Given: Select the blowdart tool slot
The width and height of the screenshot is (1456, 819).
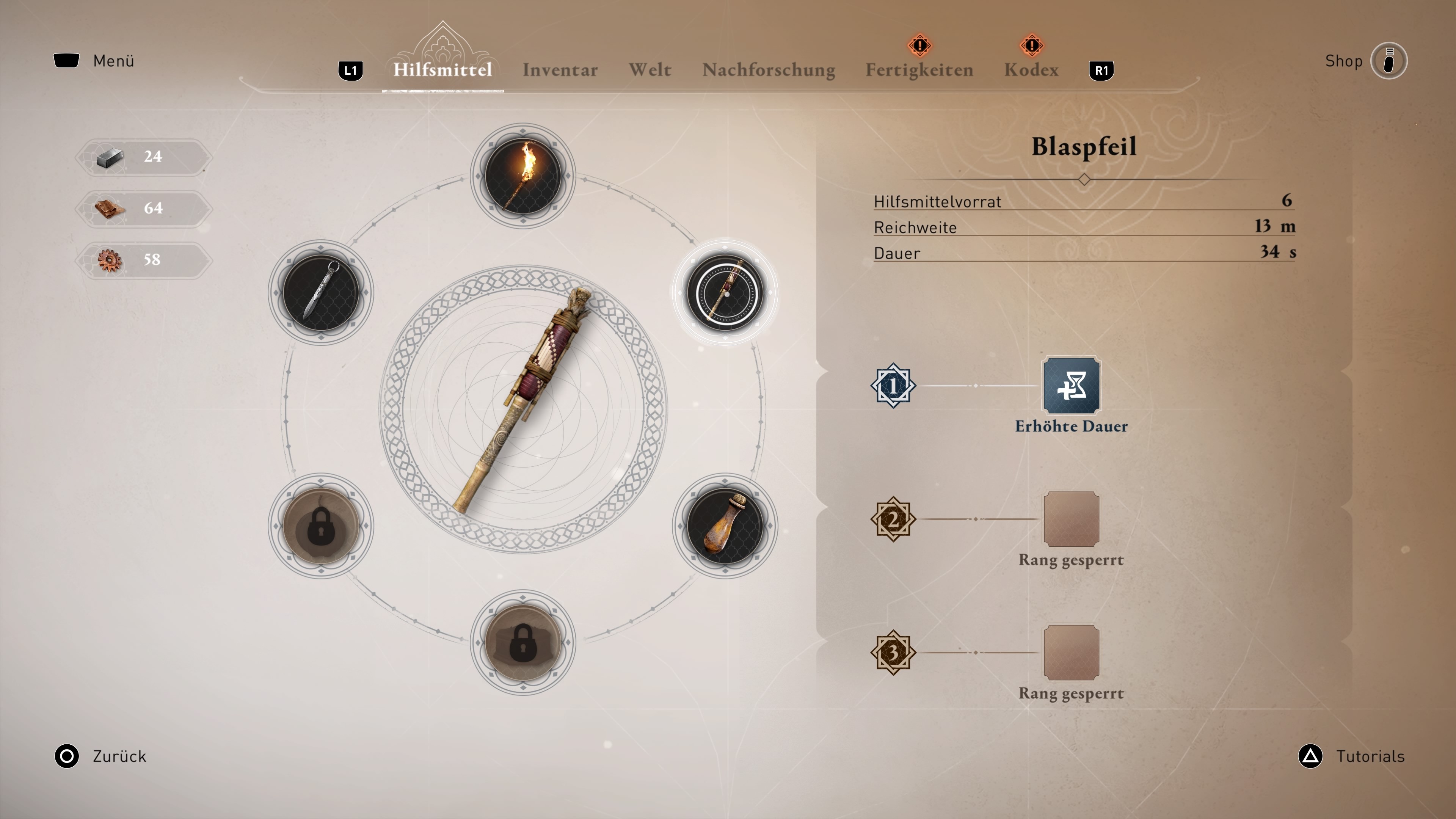Looking at the screenshot, I should point(725,292).
